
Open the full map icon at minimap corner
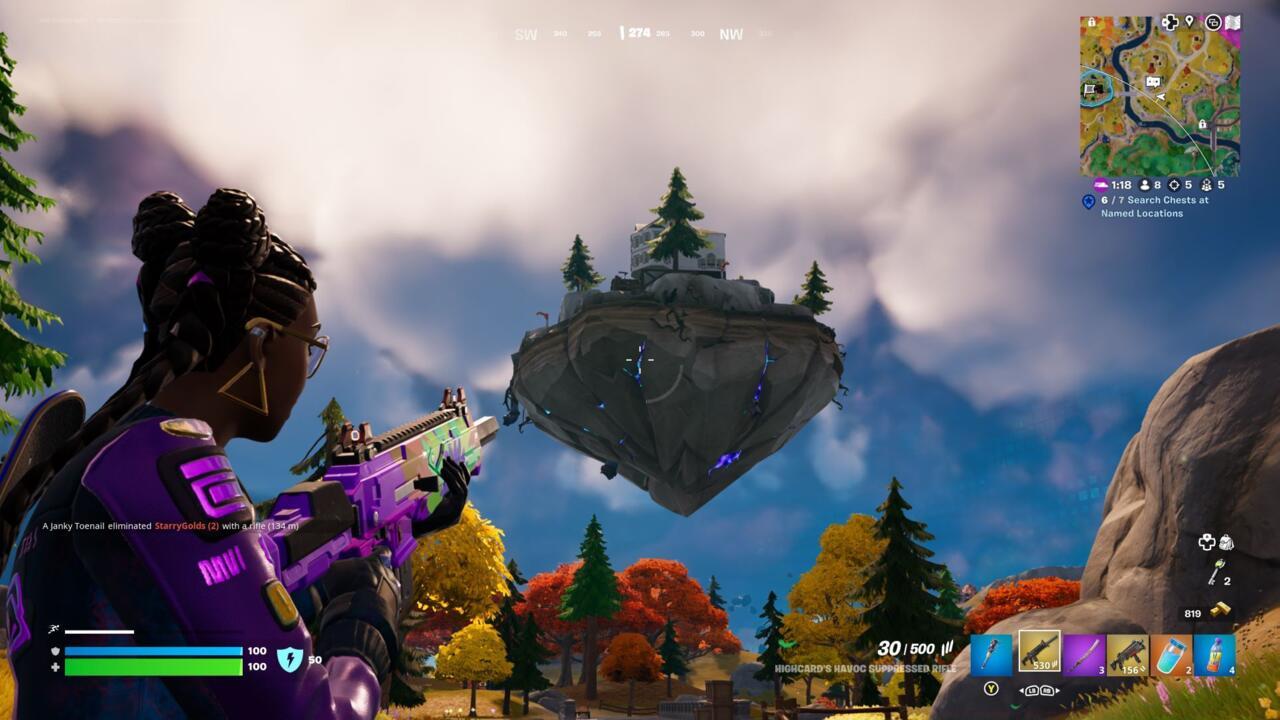(1232, 20)
